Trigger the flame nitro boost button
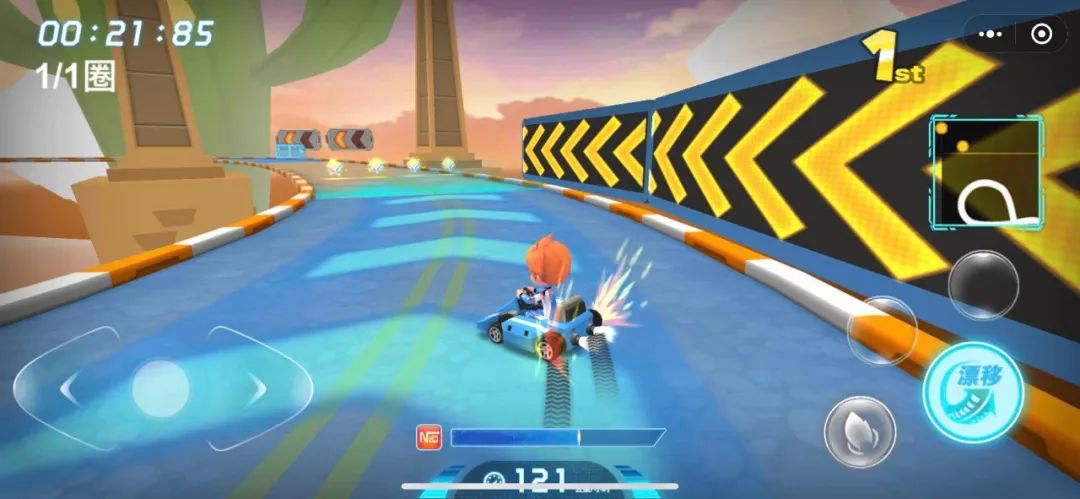 click(859, 431)
